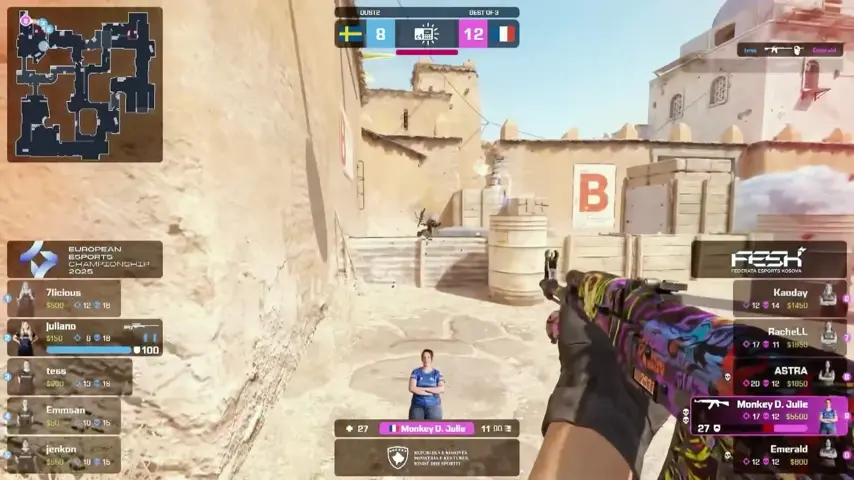Click the tess kill feed entry

[x=790, y=49]
